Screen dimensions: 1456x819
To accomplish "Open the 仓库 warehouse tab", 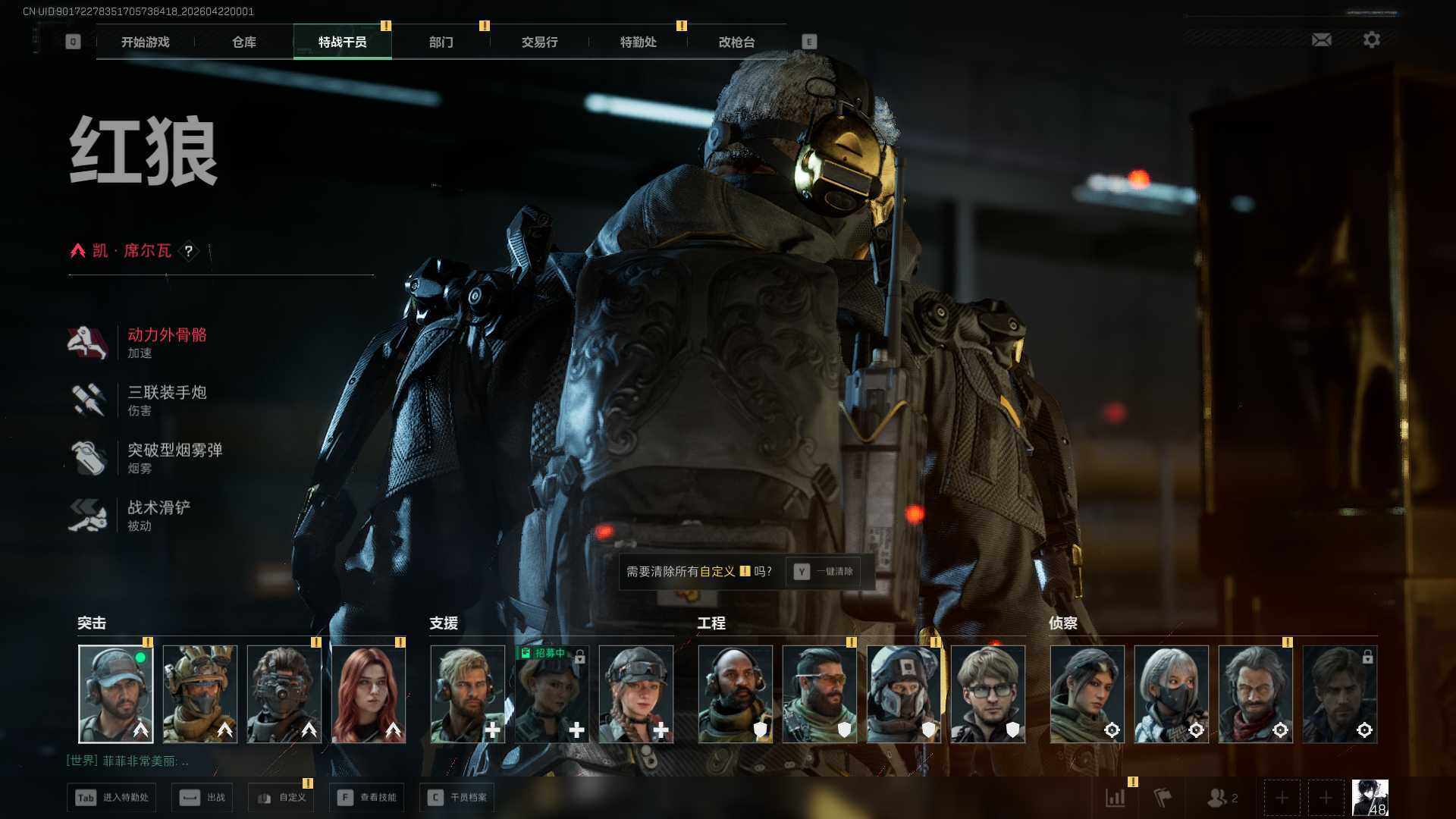I will pyautogui.click(x=244, y=42).
